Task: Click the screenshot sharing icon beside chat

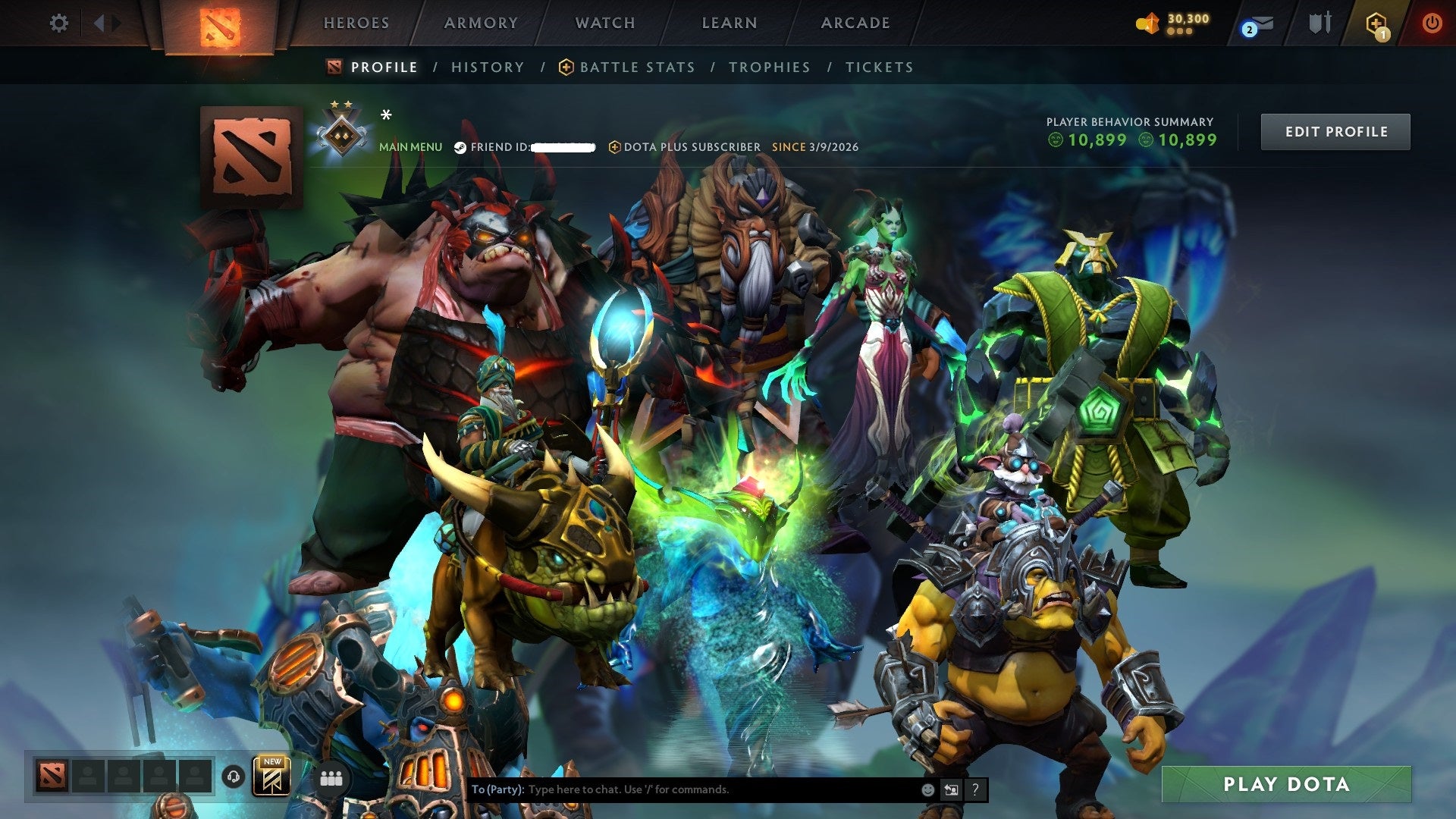Action: (x=952, y=789)
